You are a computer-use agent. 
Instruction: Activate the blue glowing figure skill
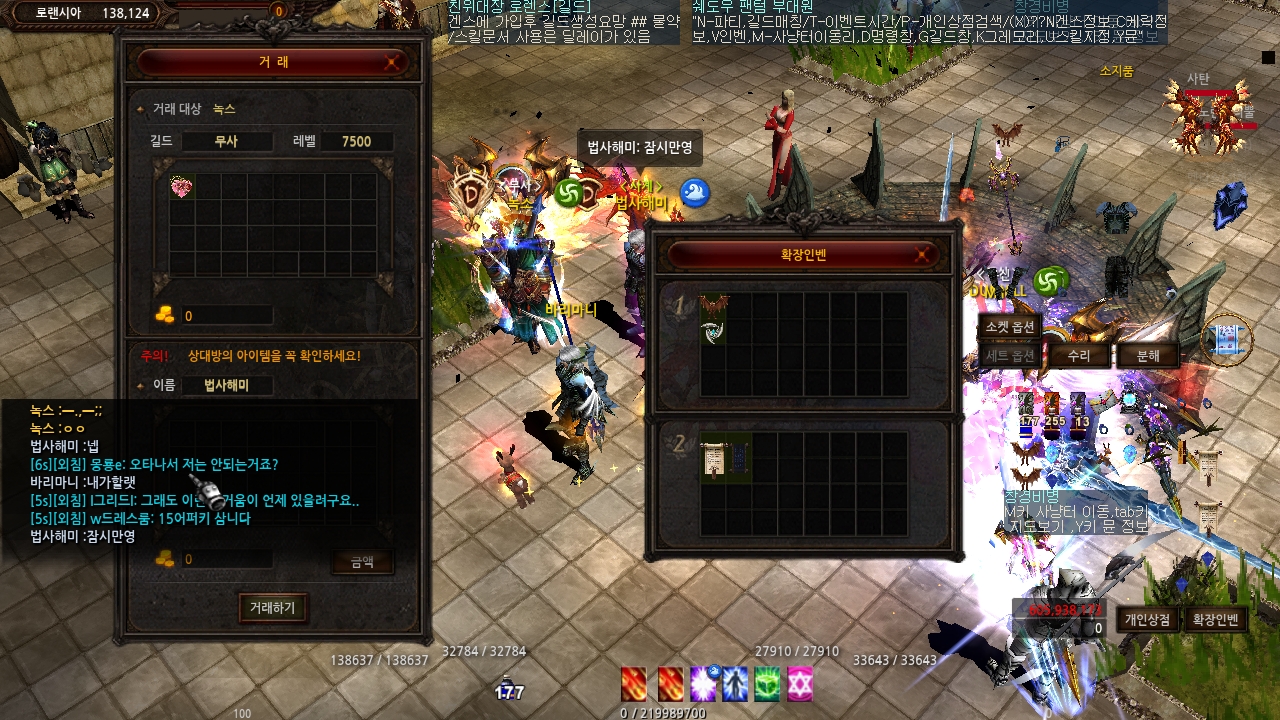(736, 684)
